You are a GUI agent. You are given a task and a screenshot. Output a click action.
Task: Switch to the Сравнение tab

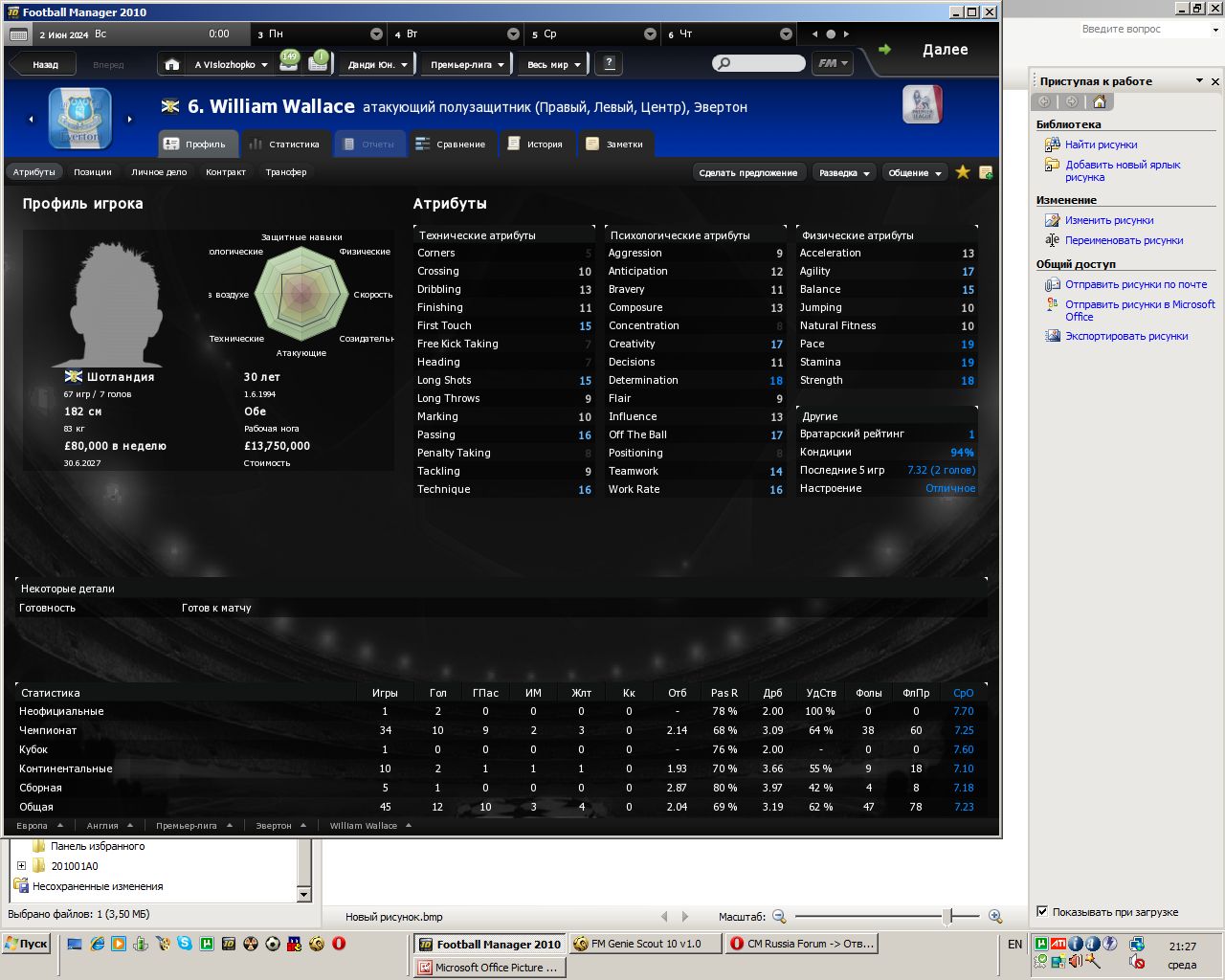coord(451,145)
